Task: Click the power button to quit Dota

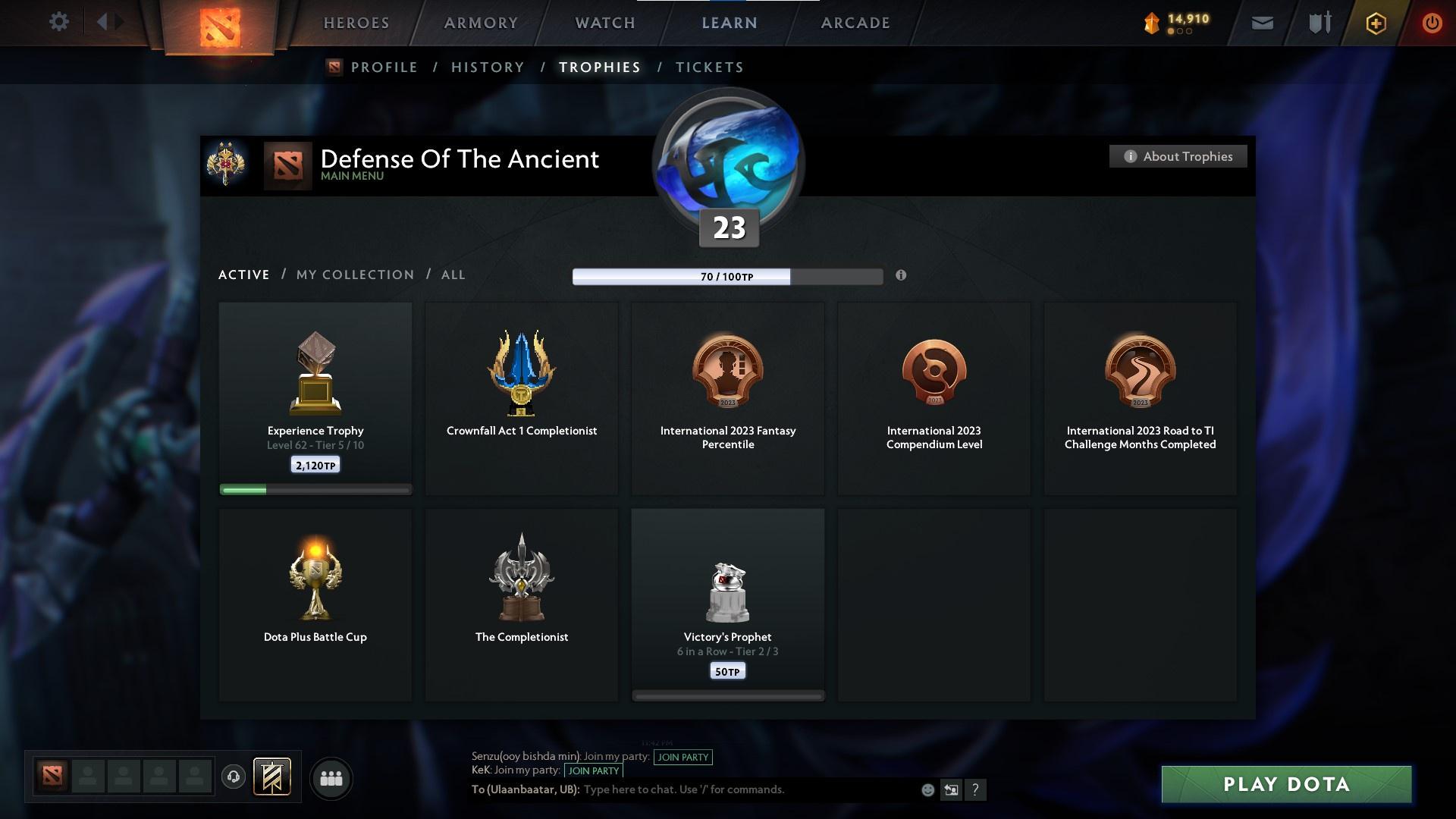Action: (1432, 23)
